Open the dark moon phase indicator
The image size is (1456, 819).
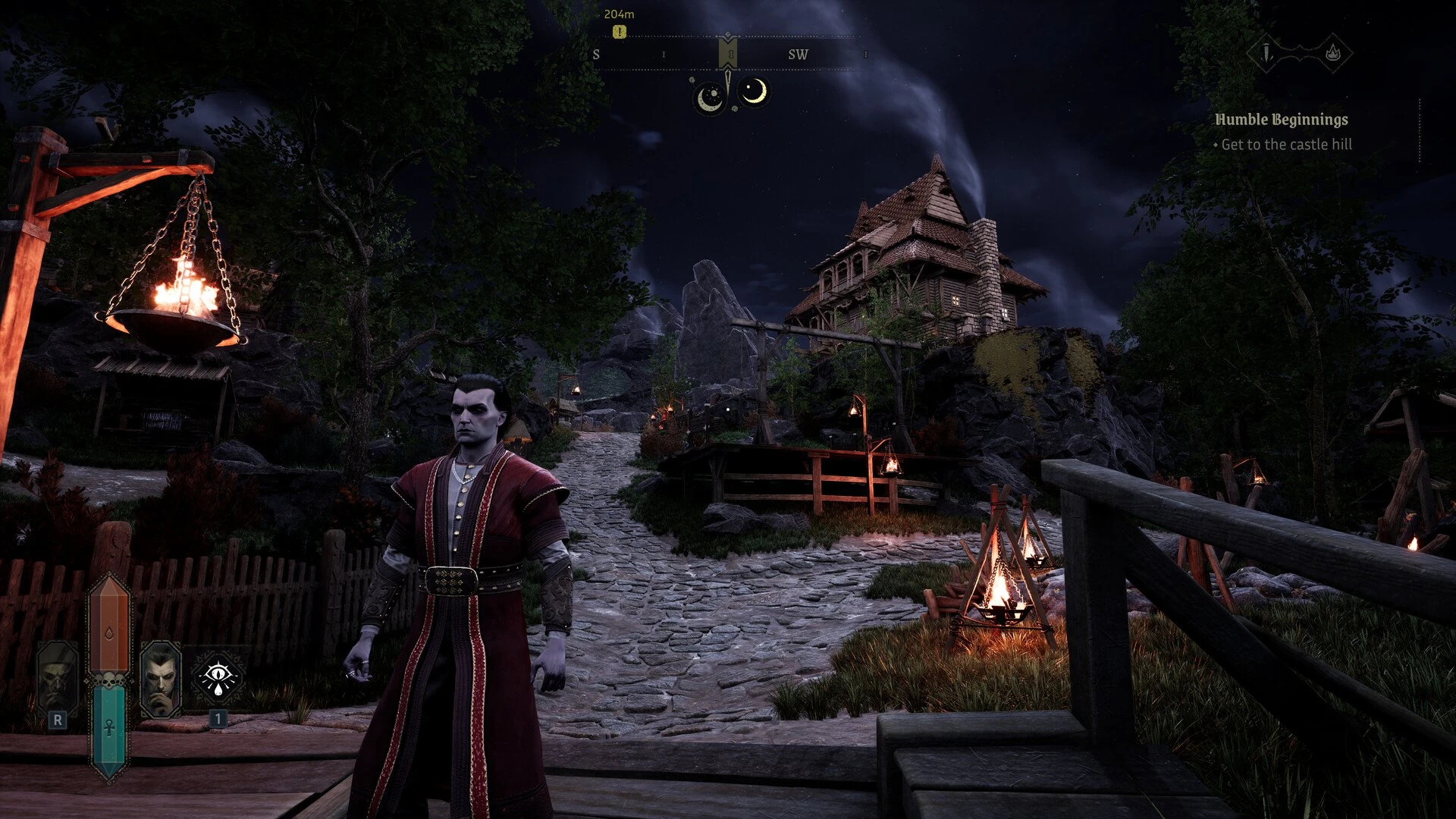pyautogui.click(x=709, y=96)
